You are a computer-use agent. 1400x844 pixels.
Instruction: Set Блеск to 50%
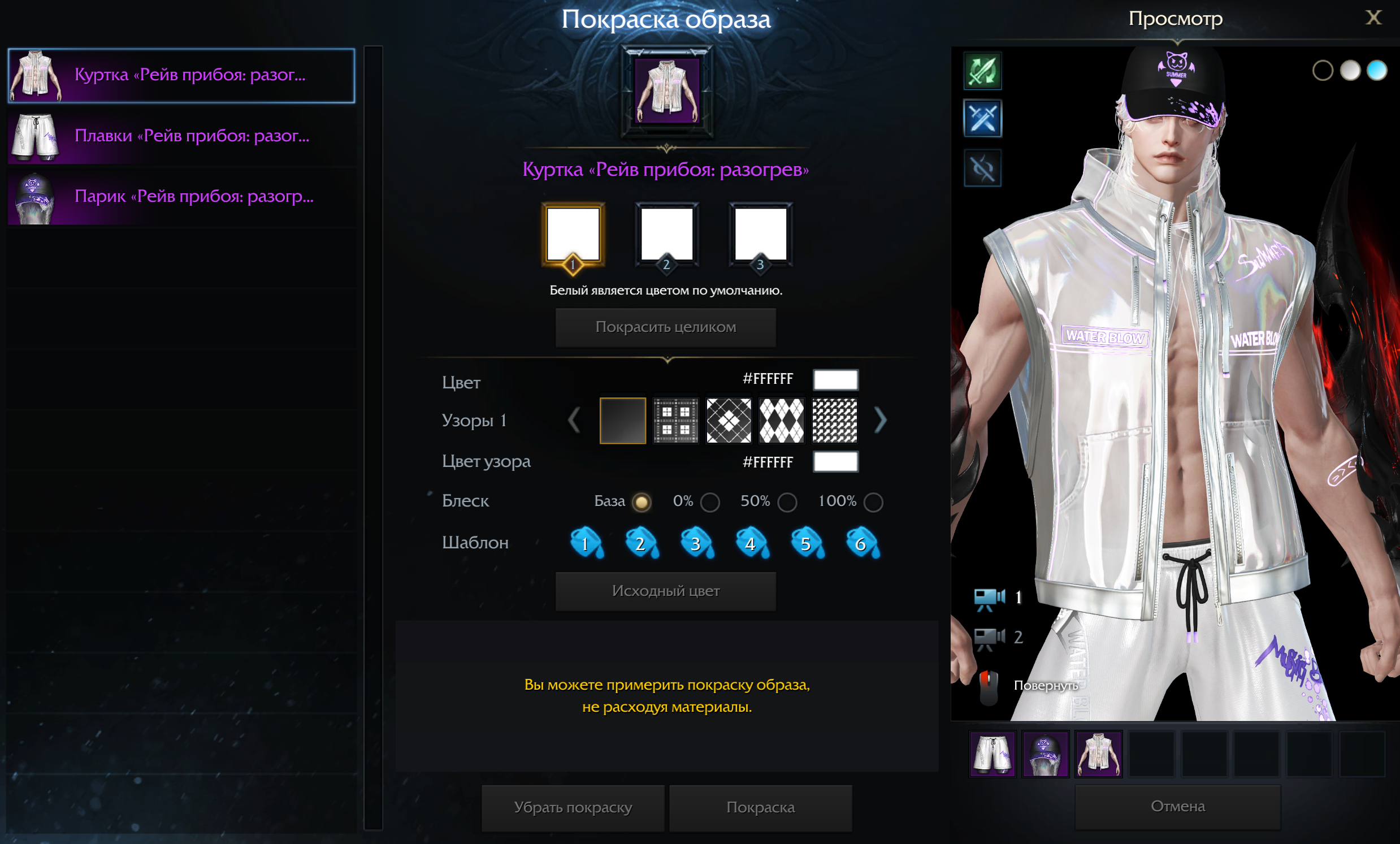coord(787,503)
